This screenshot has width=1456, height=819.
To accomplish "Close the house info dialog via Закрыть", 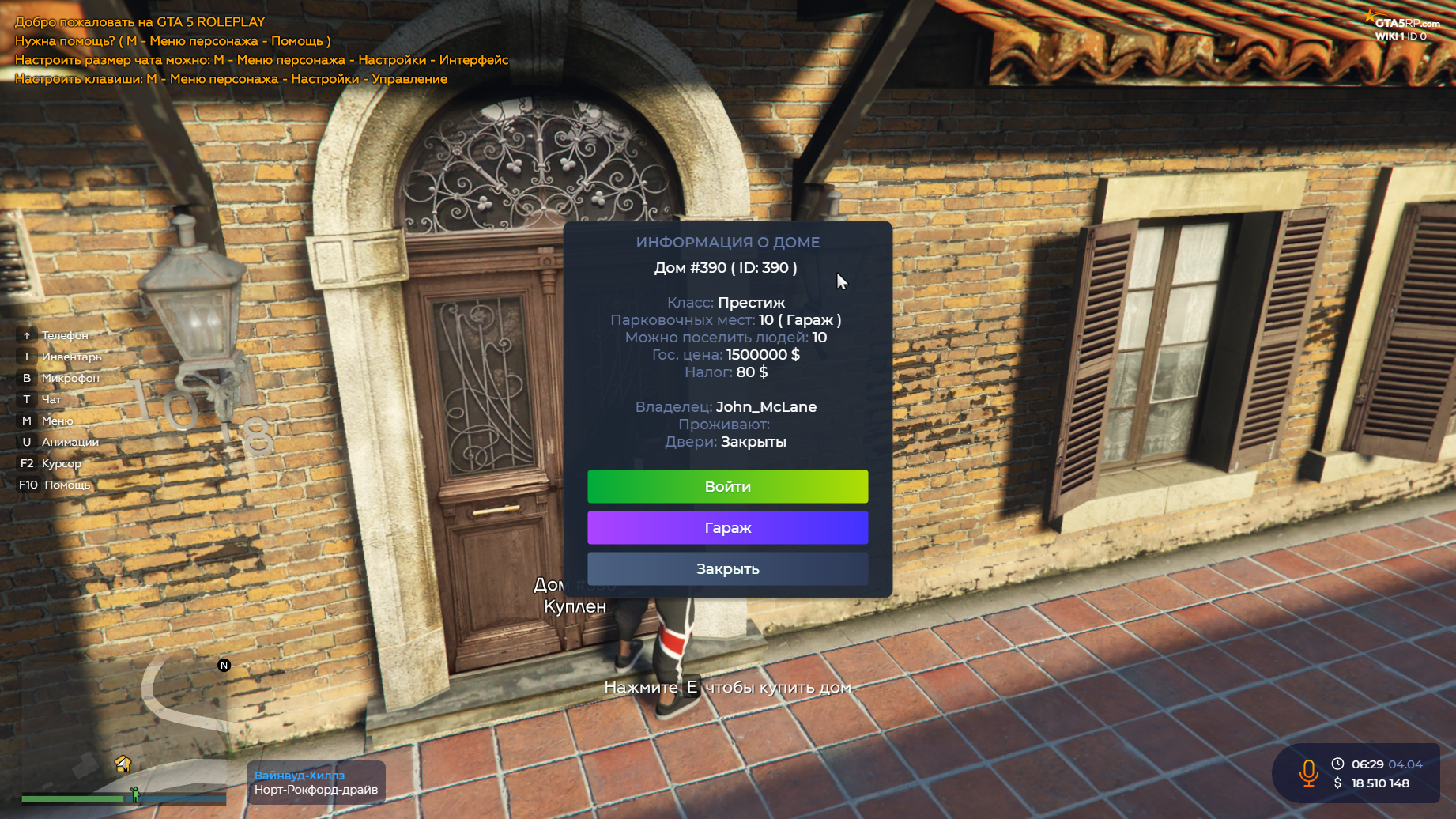I will pos(727,569).
